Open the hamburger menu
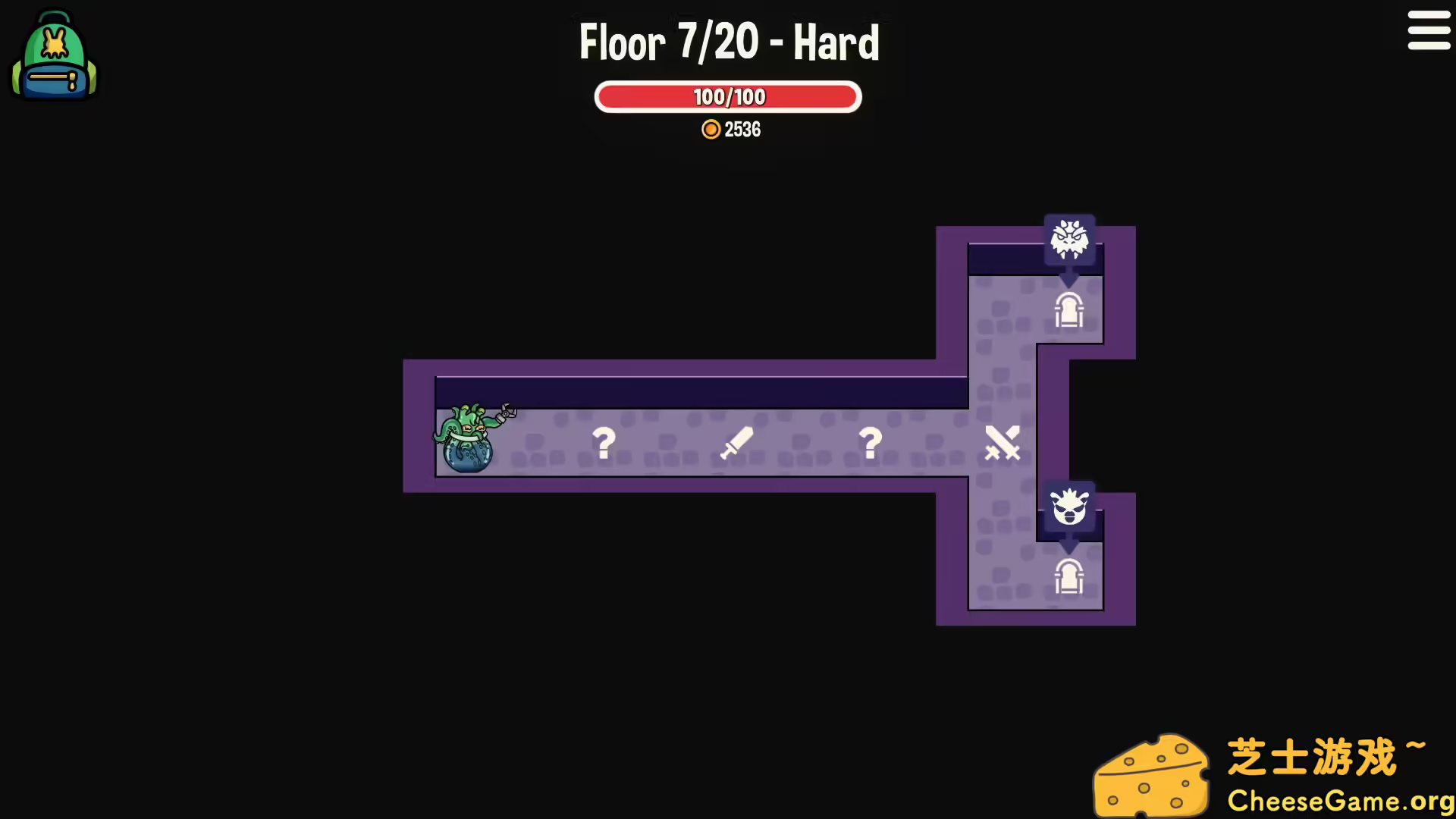Viewport: 1456px width, 819px height. (1429, 31)
